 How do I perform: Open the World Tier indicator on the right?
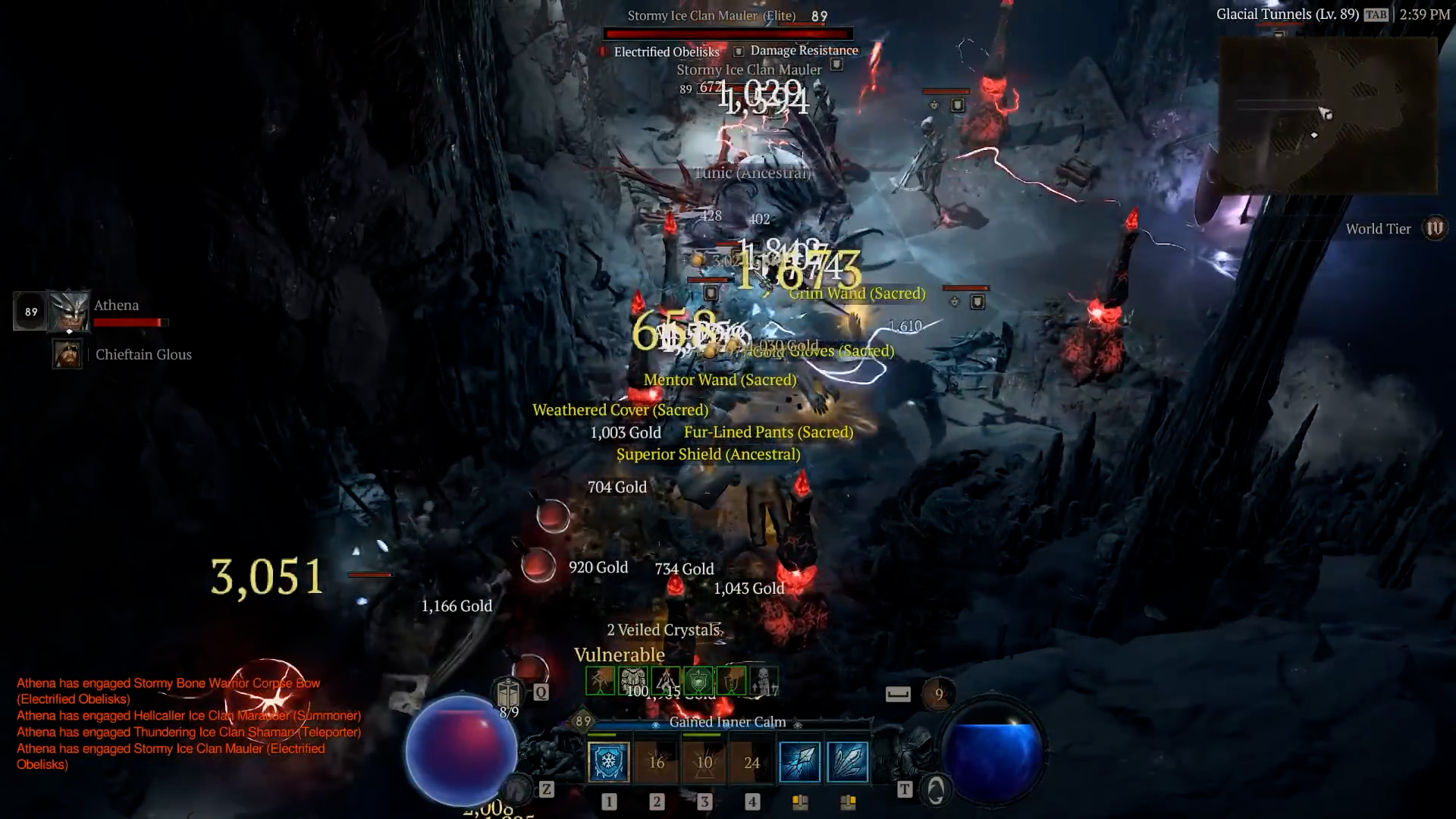(x=1434, y=227)
